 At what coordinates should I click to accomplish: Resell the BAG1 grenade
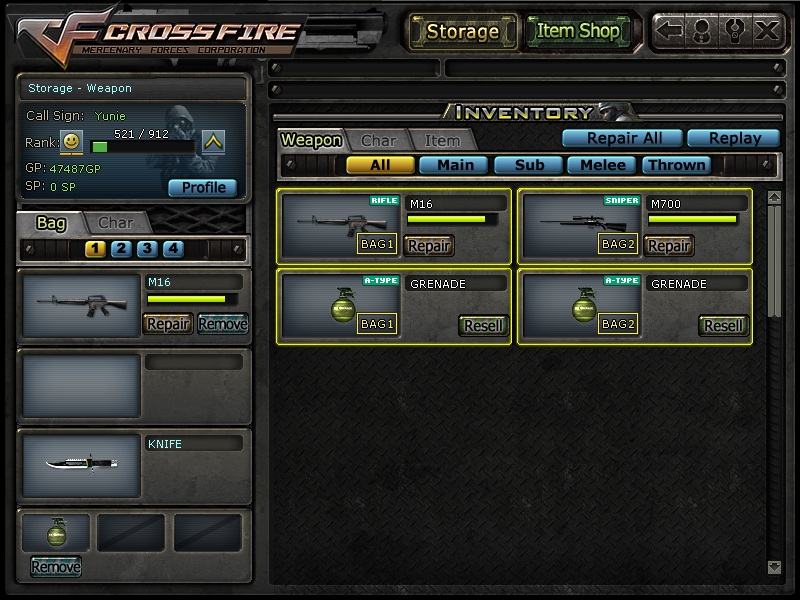click(484, 325)
